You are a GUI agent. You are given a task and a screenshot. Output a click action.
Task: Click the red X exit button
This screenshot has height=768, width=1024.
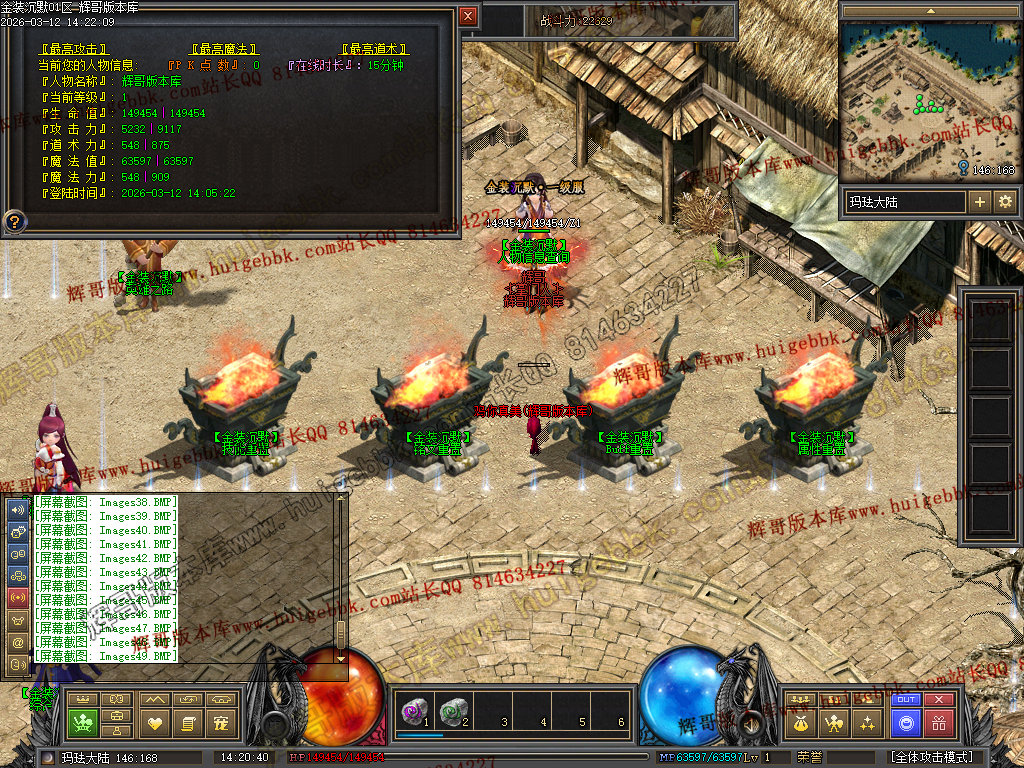pyautogui.click(x=938, y=700)
